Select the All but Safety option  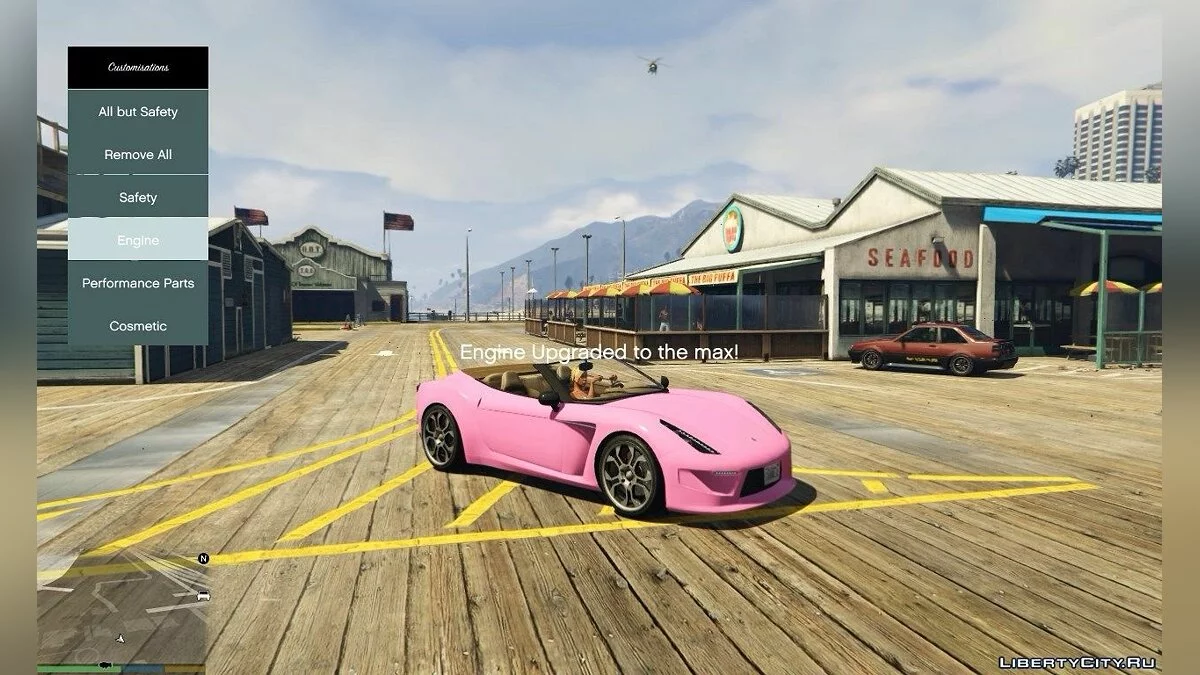138,112
